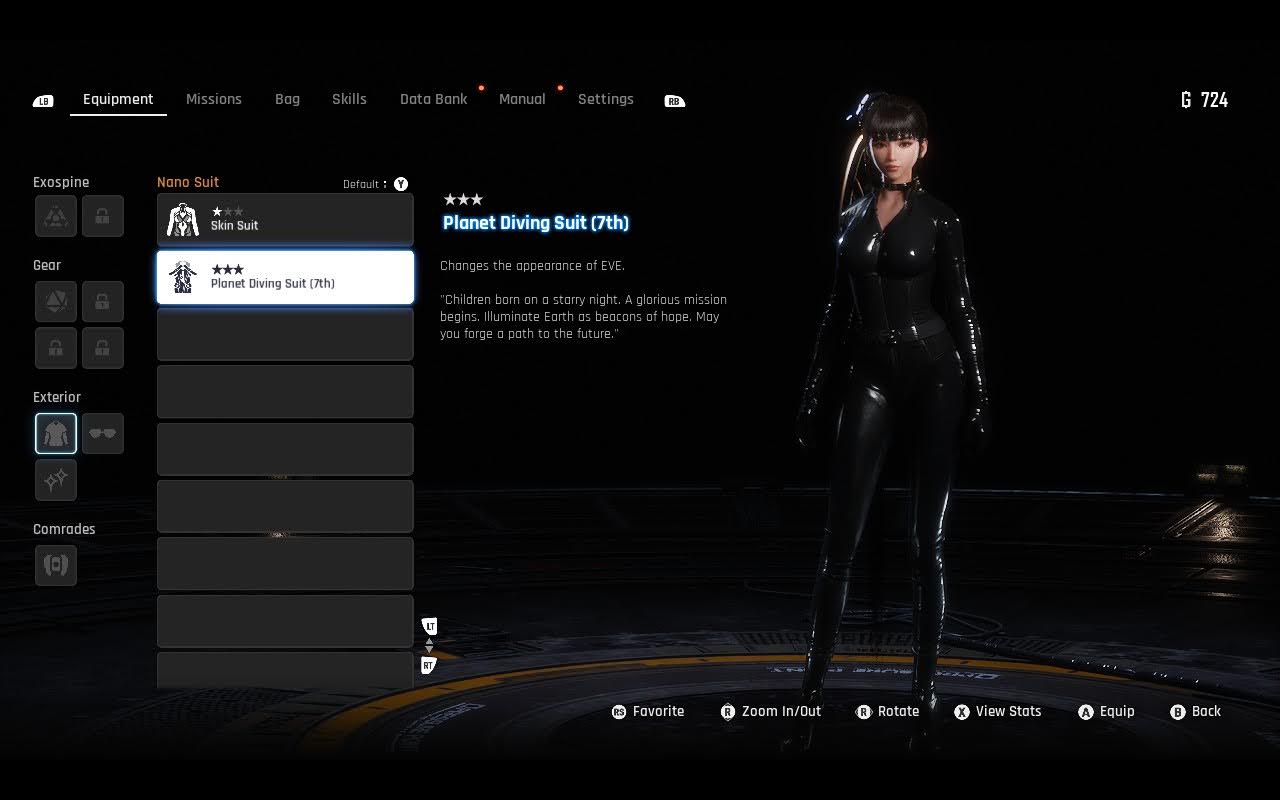Select the unlocked Gear slot

click(x=56, y=301)
